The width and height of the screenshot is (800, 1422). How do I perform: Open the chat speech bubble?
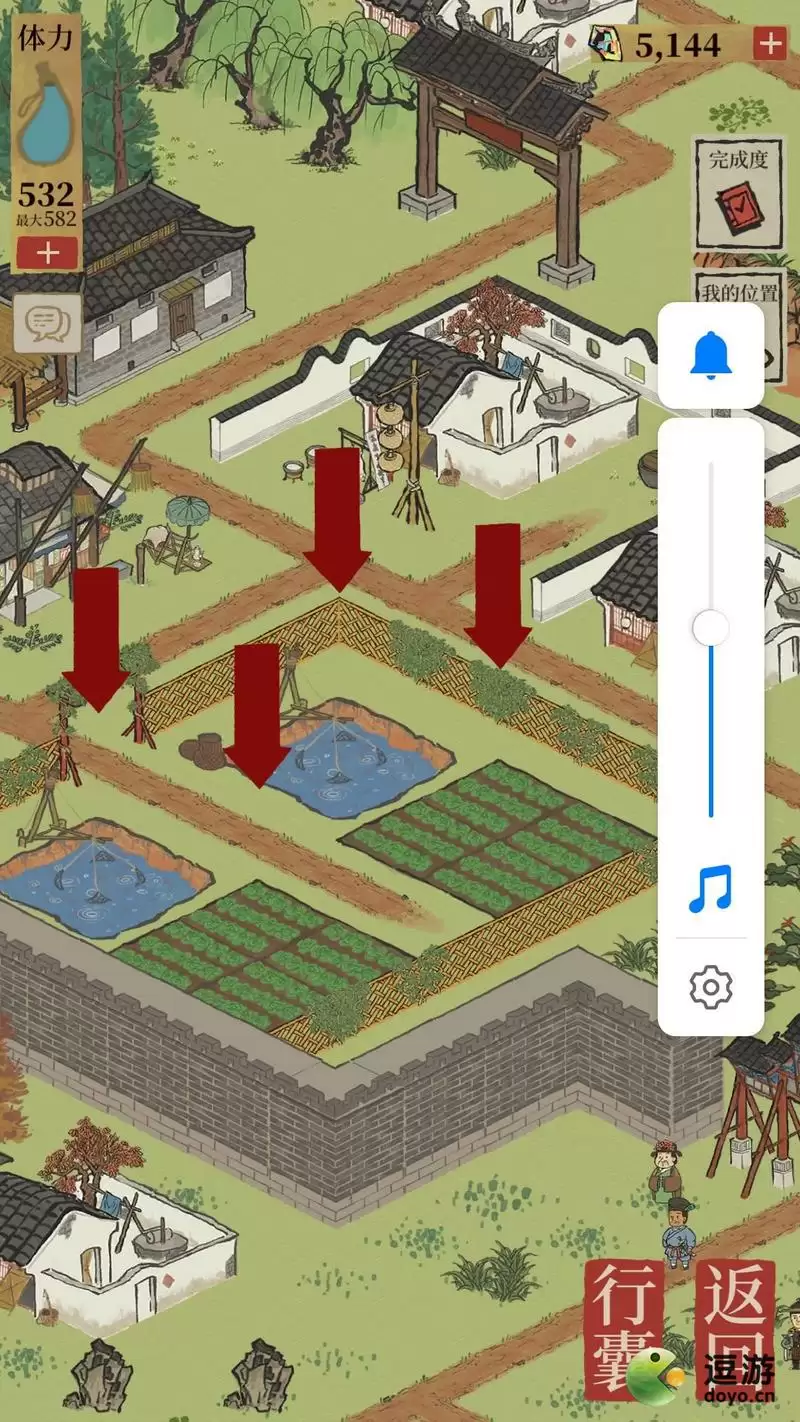click(47, 323)
